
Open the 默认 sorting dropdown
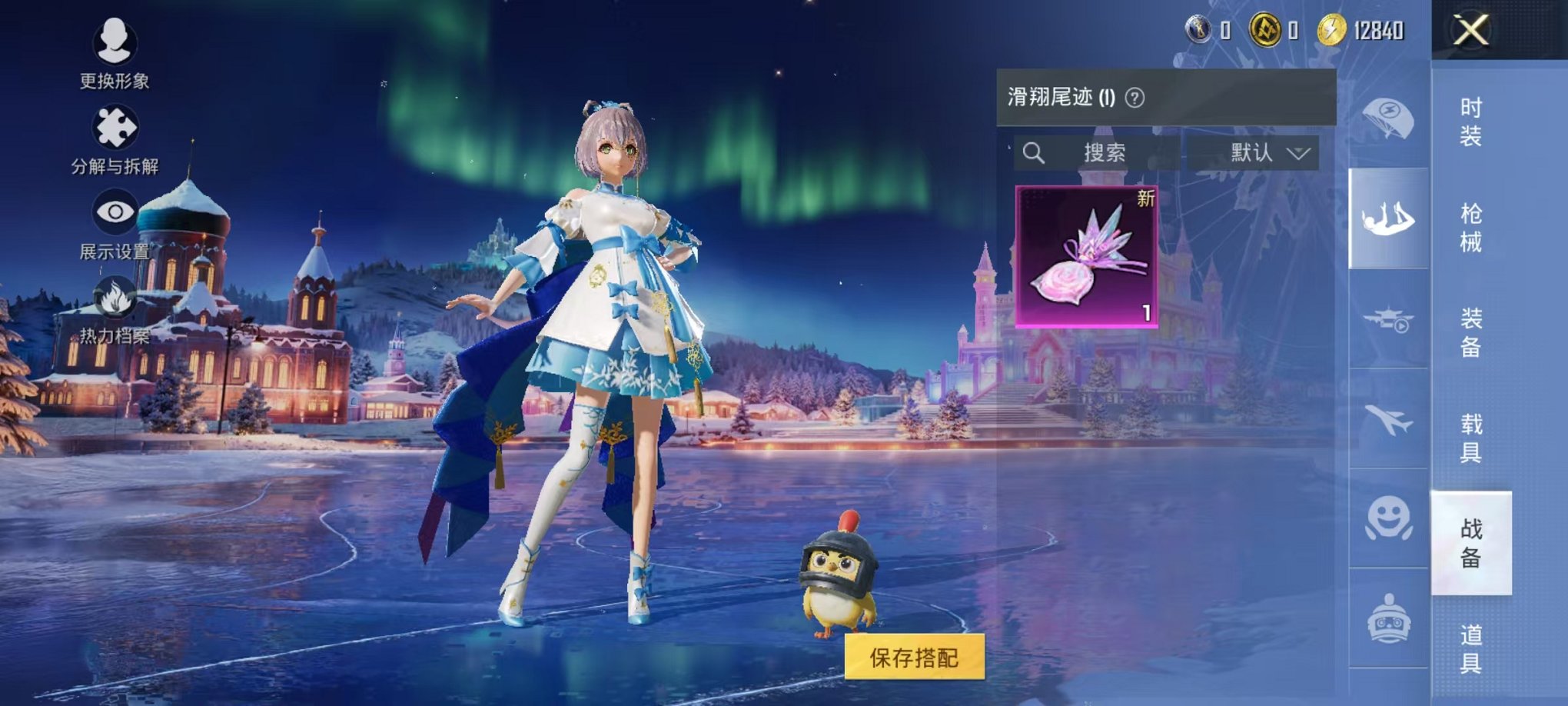[1266, 152]
